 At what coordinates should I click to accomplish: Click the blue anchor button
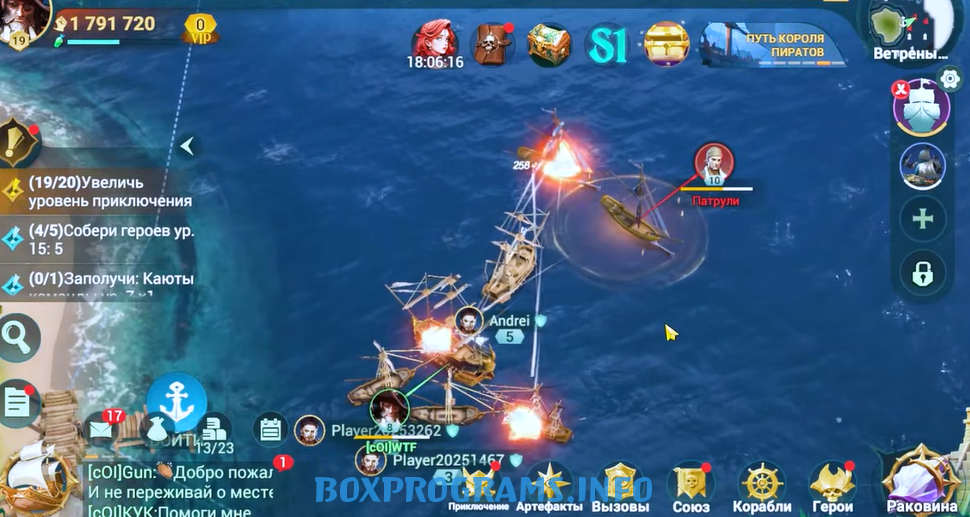(176, 402)
